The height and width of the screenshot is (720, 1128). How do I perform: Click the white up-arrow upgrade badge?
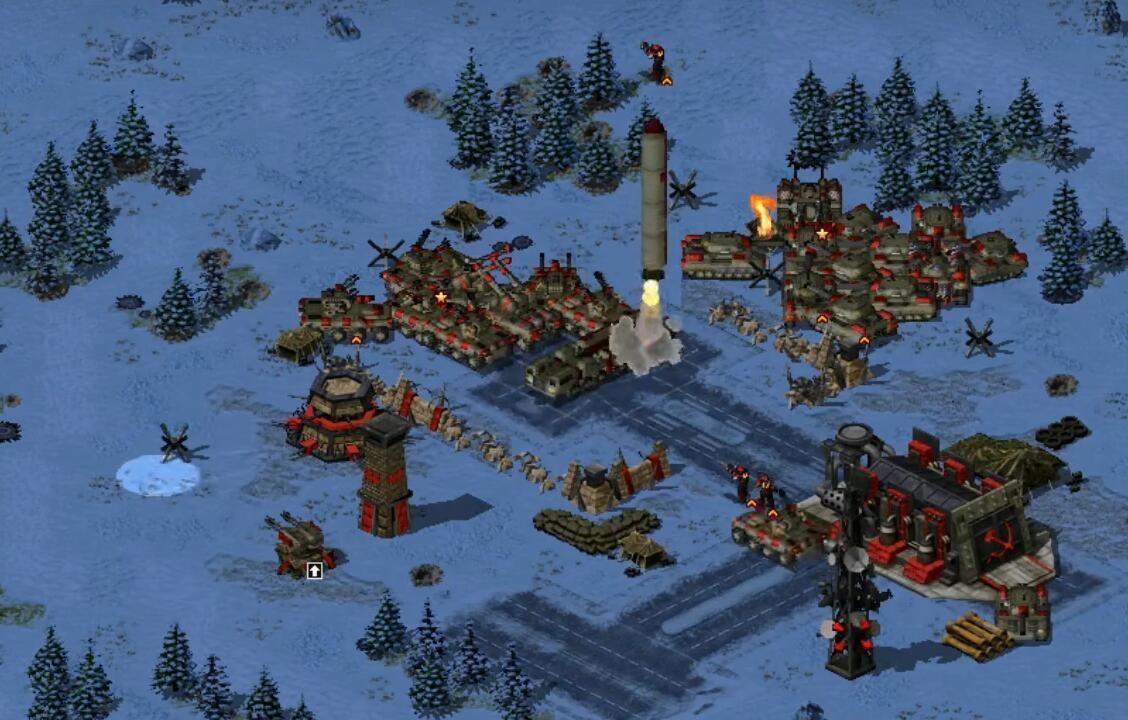[314, 570]
